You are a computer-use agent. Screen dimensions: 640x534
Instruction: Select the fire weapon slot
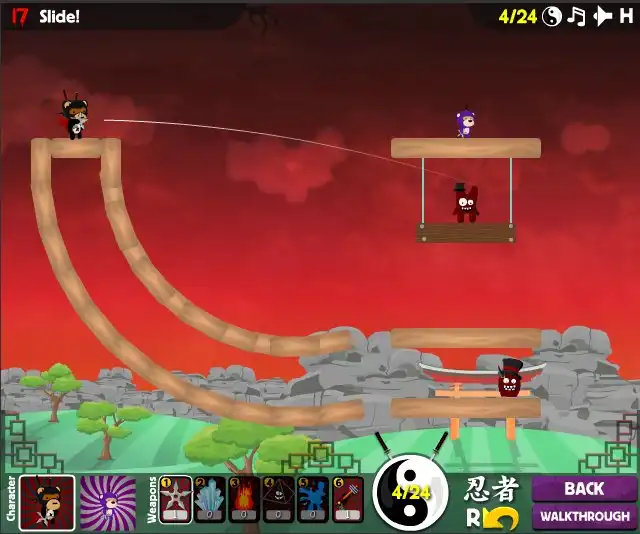pos(244,499)
